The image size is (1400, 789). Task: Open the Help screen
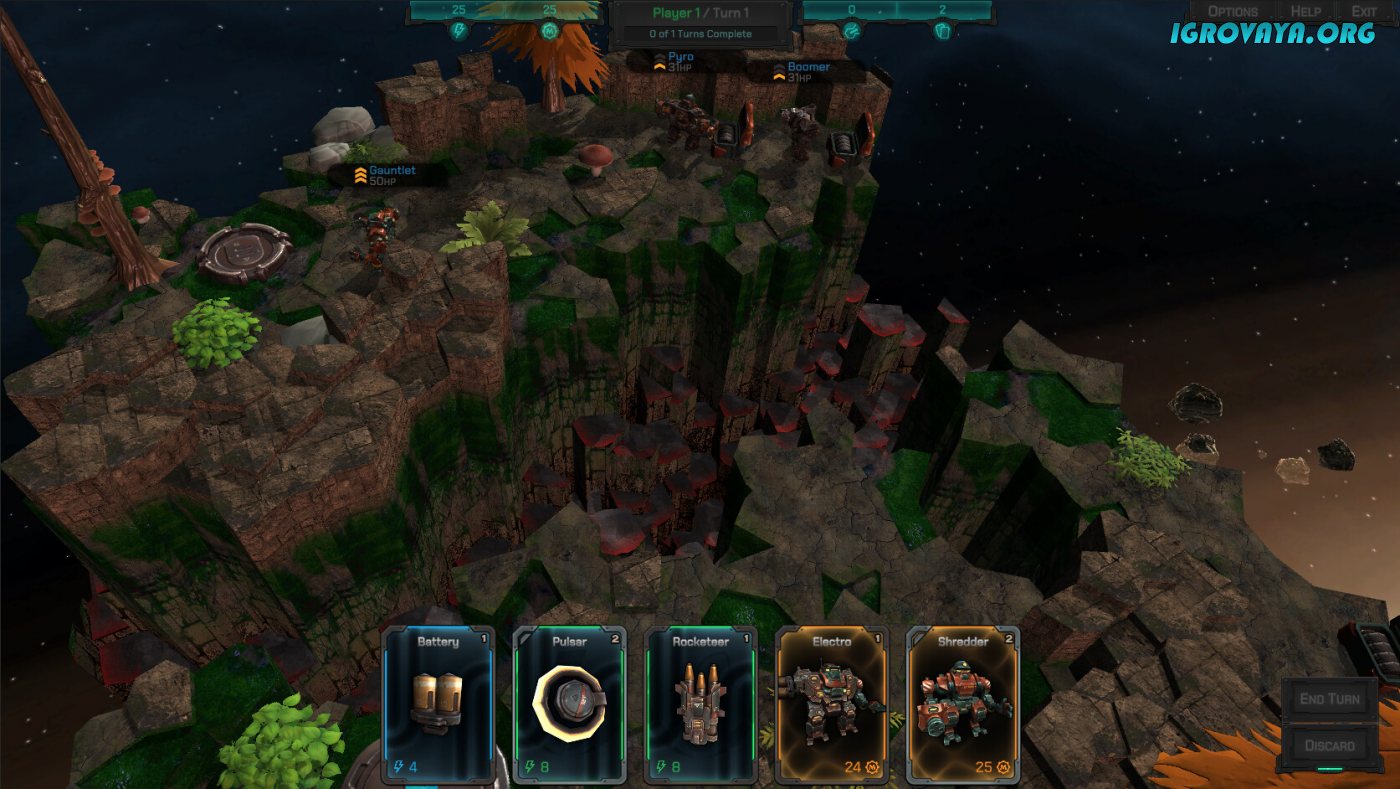(x=1304, y=11)
